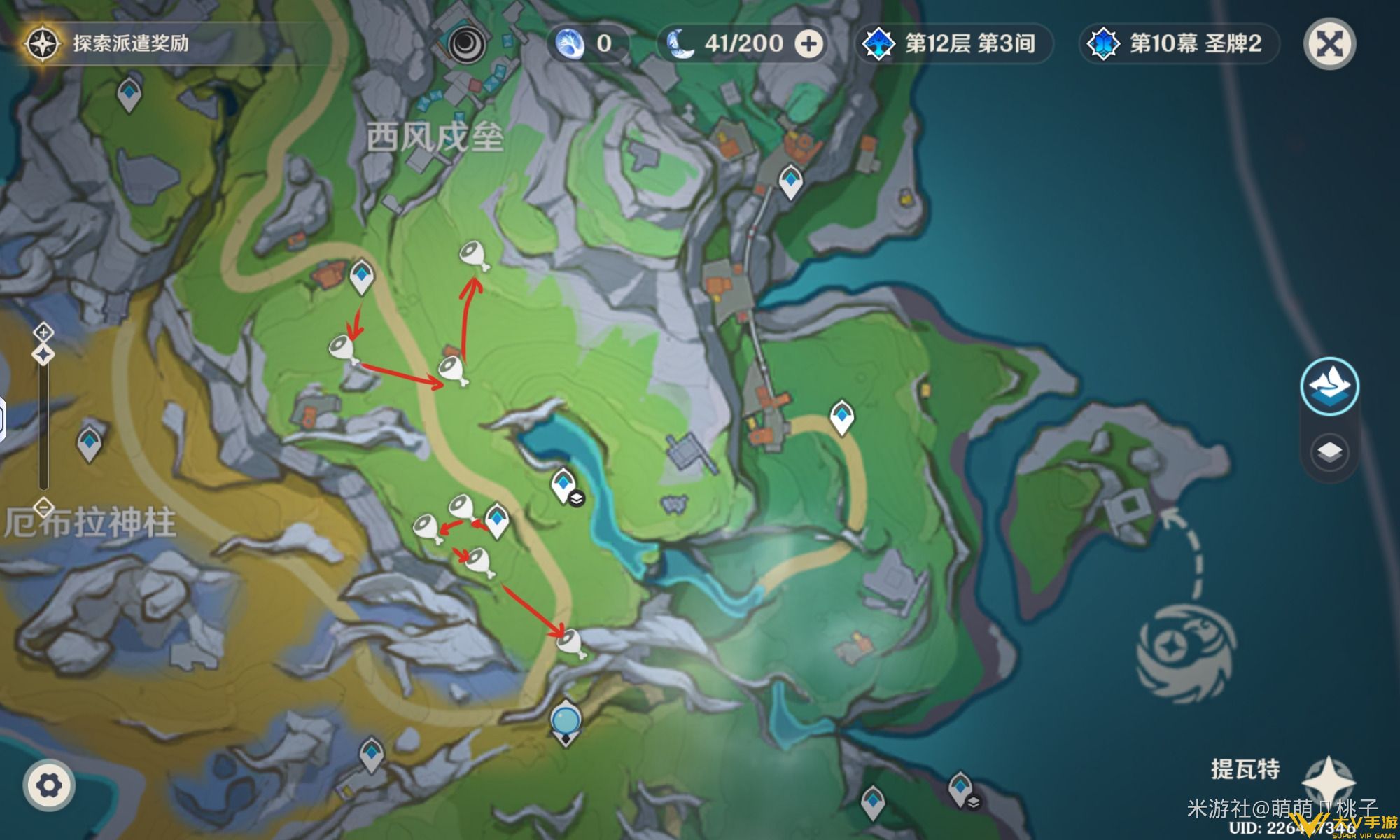Screen dimensions: 1400x840
Task: Select the lakeside waypoint with layer badge
Action: pyautogui.click(x=564, y=484)
